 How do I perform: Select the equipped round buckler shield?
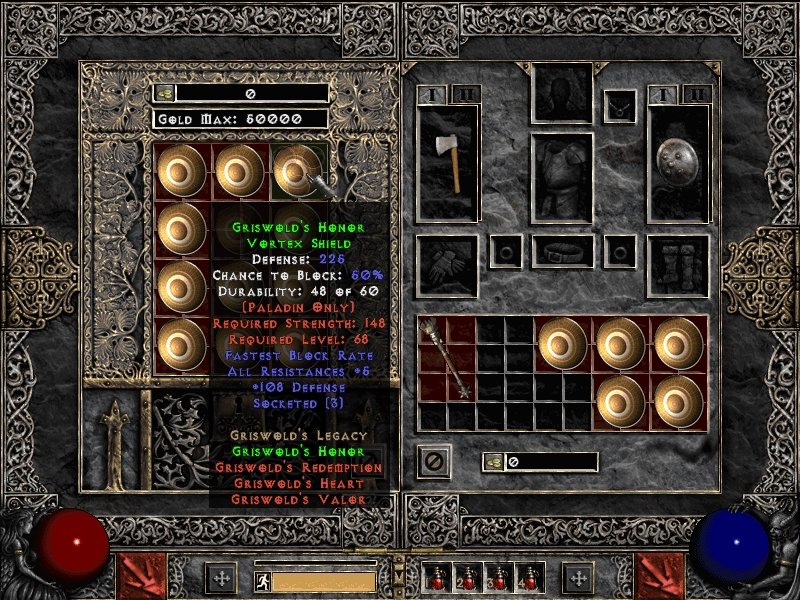coord(678,162)
